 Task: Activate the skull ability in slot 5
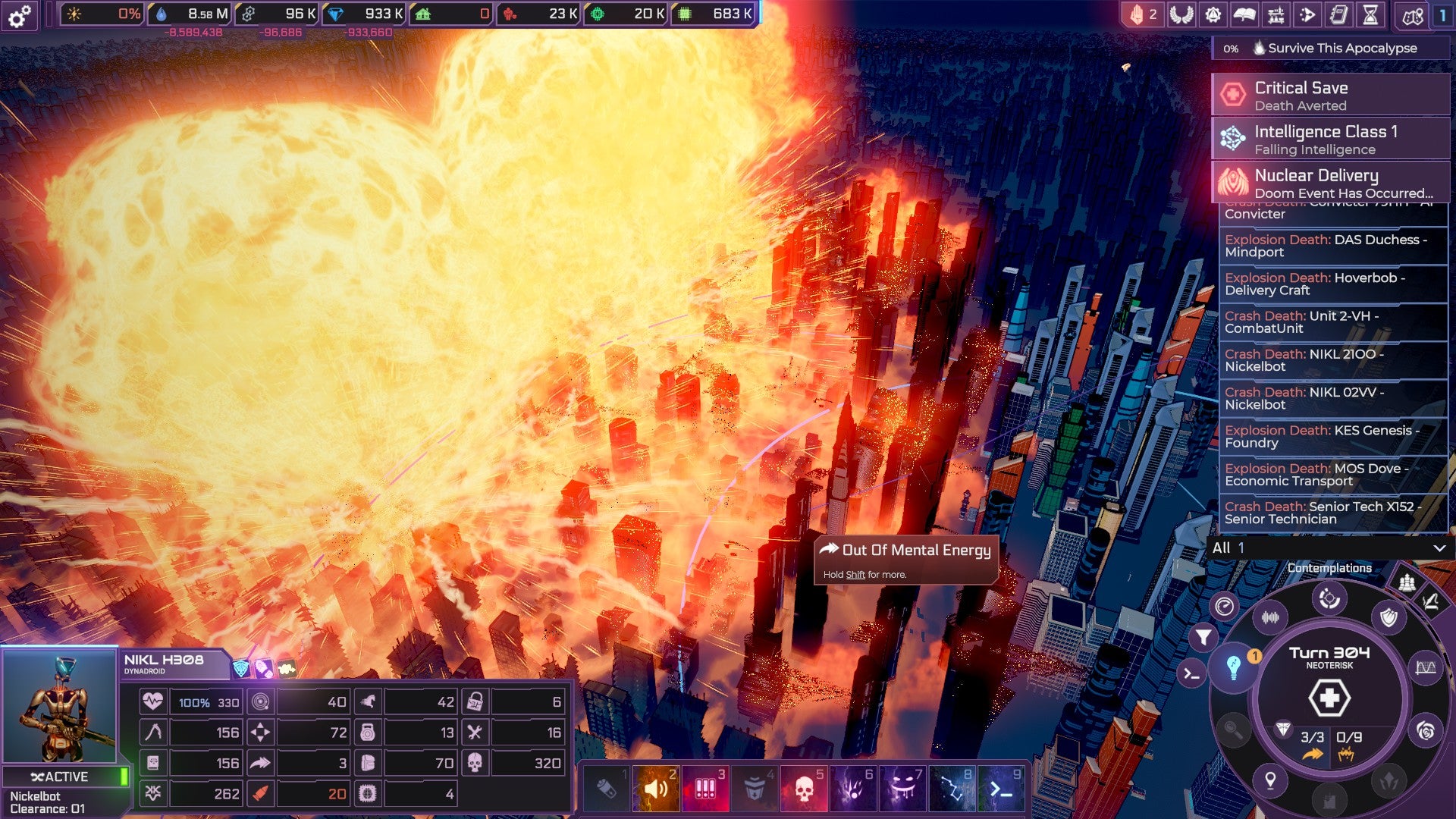(803, 789)
